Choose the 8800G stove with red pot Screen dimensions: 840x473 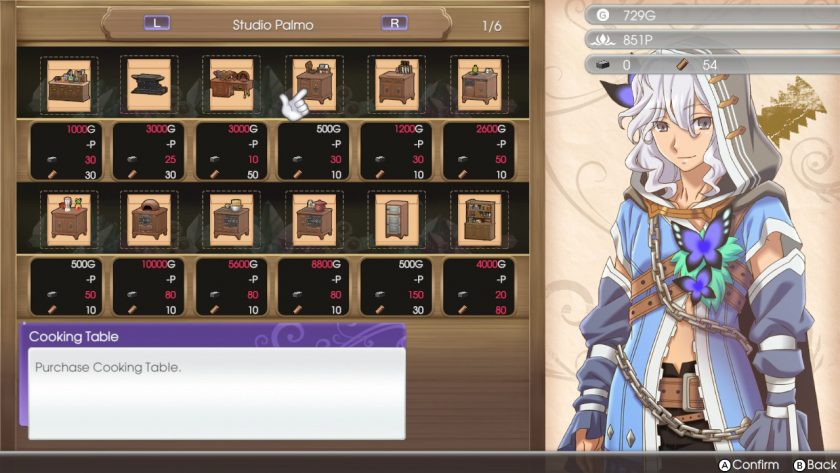coord(315,219)
